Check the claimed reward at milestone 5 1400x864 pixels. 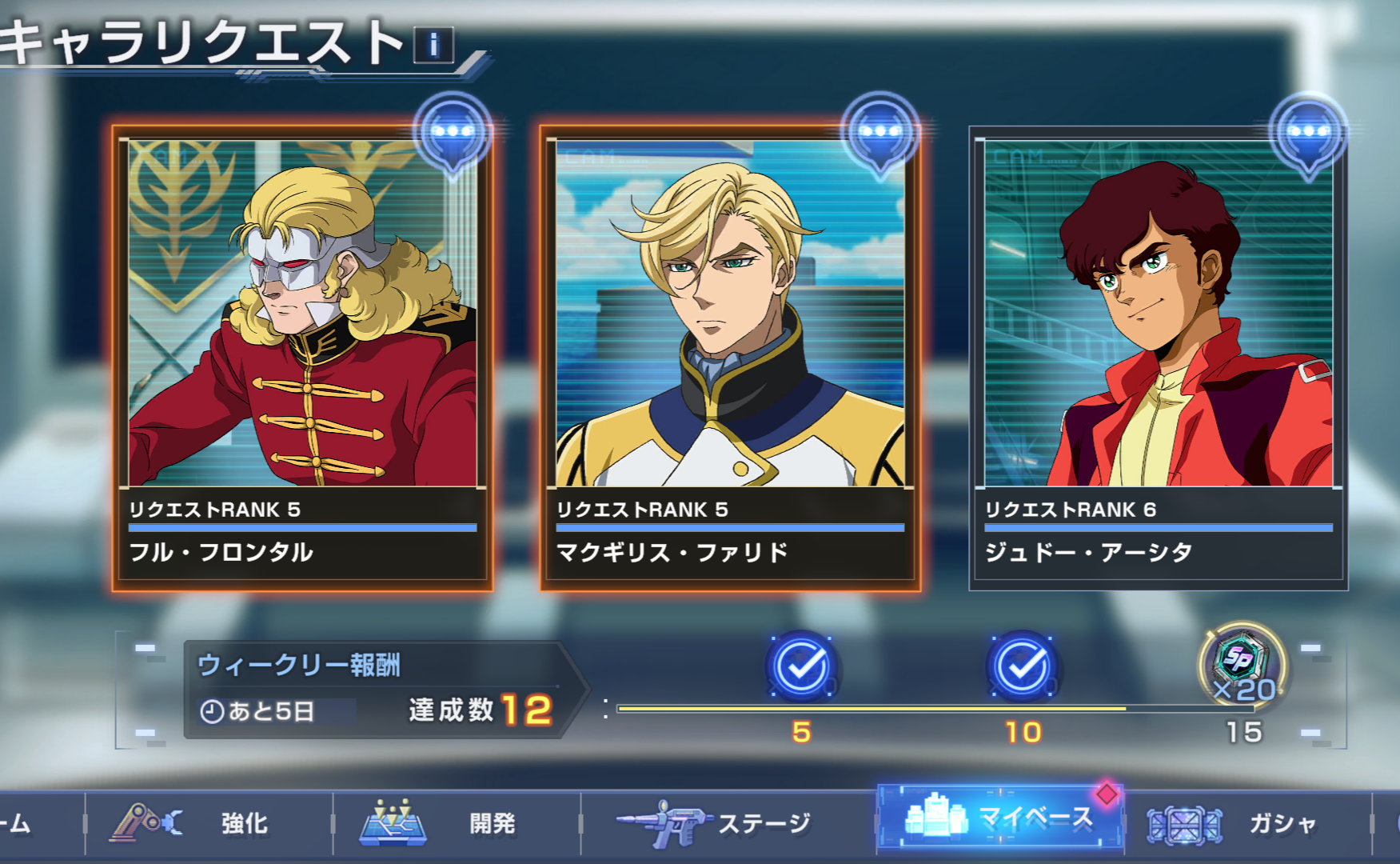[x=801, y=666]
